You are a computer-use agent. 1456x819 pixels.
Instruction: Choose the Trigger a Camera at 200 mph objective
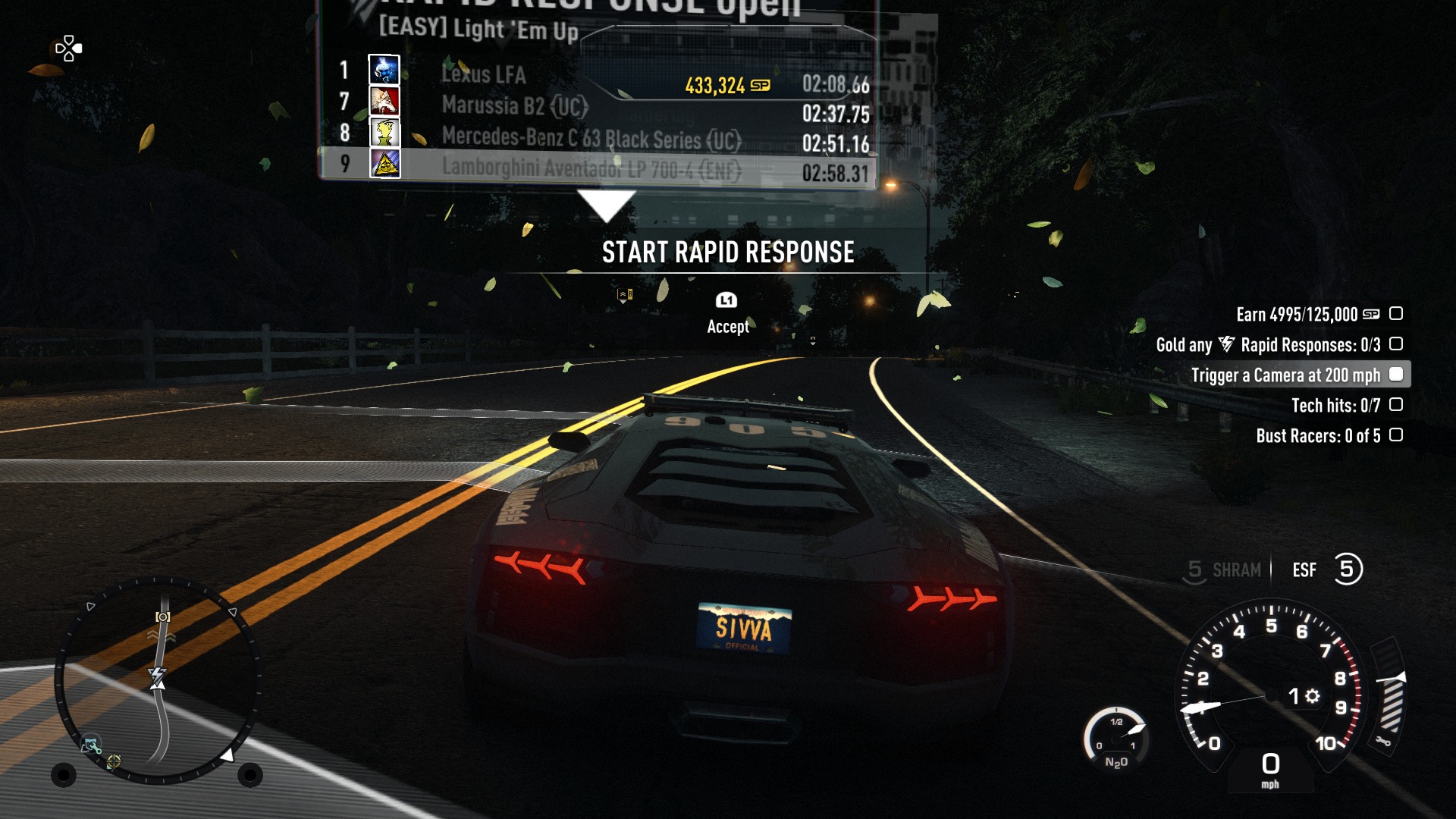click(x=1285, y=375)
